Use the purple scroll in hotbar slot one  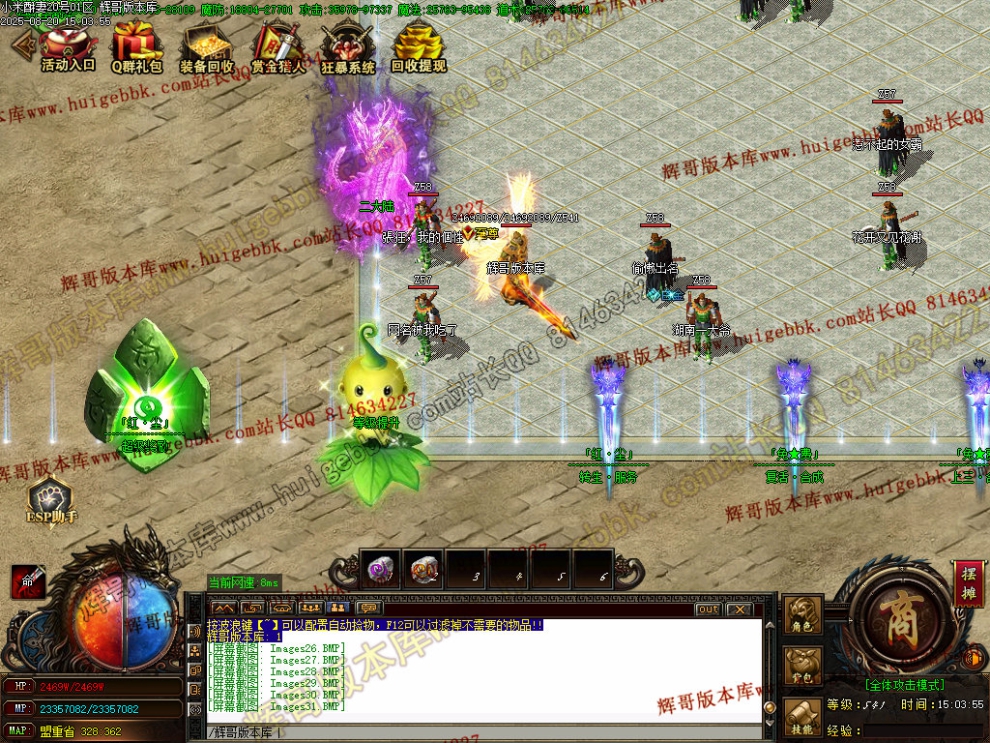[x=380, y=570]
